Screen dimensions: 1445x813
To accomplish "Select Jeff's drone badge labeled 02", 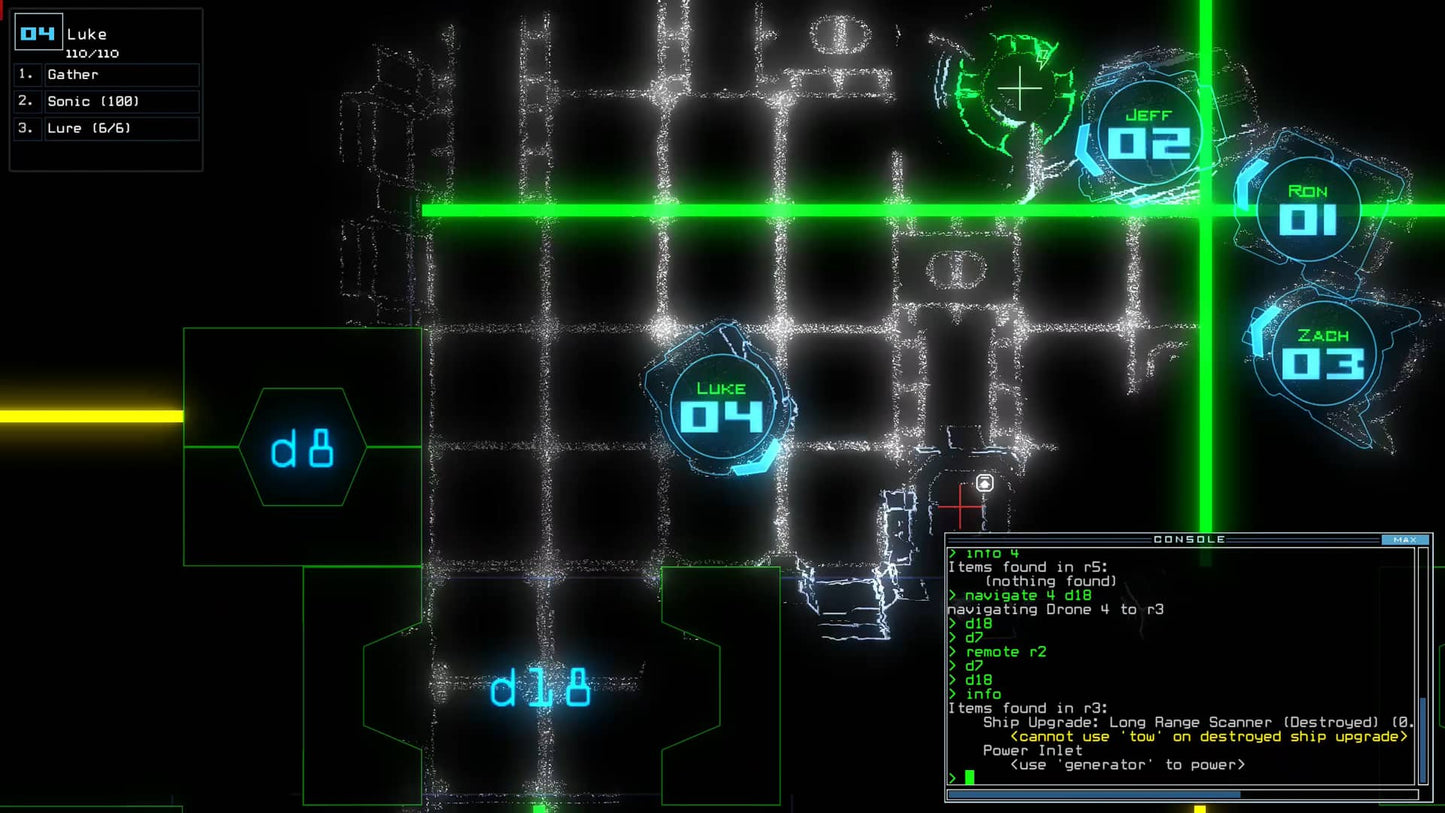I will tap(1148, 130).
